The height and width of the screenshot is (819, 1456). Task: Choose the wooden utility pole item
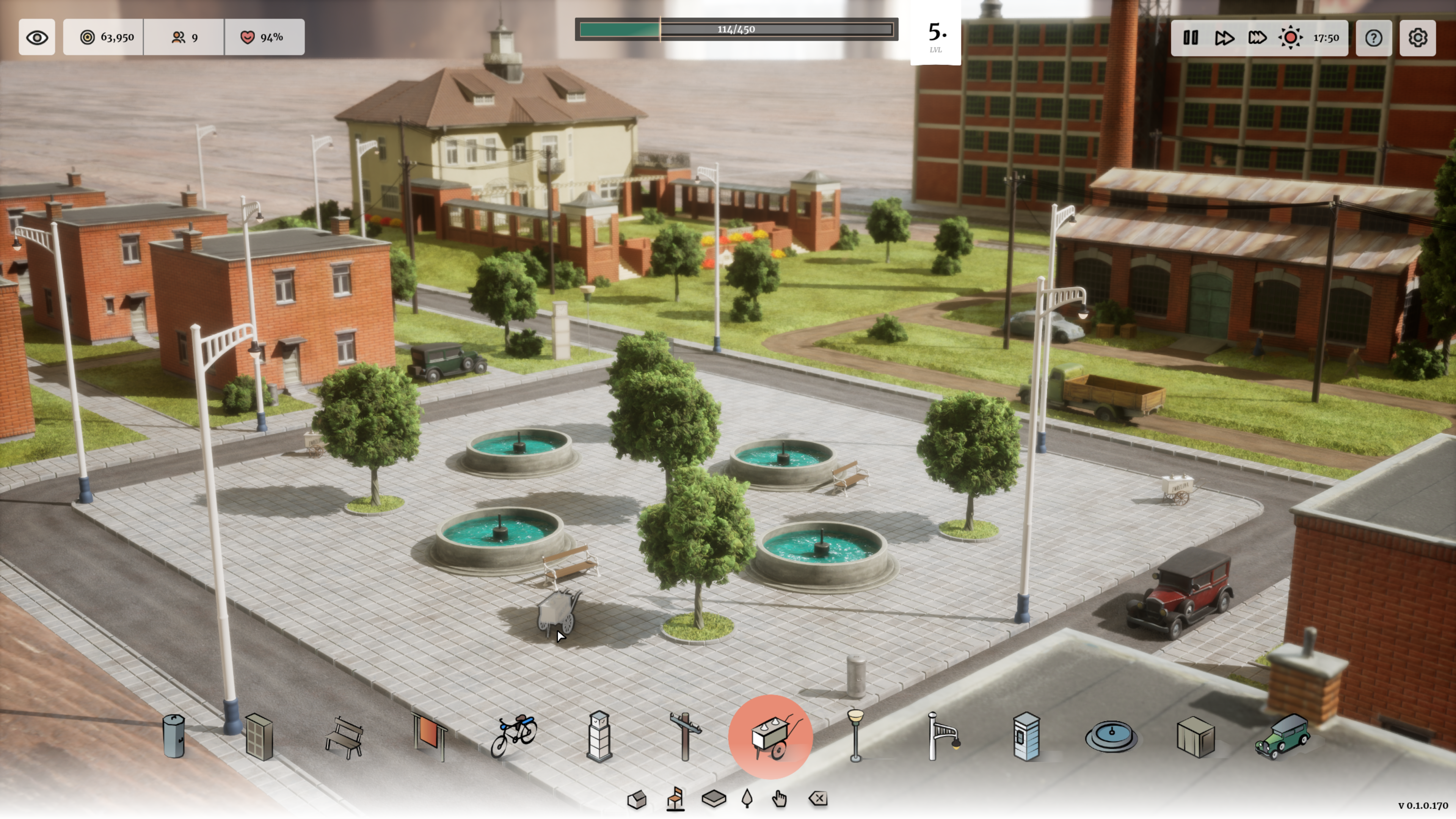(685, 736)
